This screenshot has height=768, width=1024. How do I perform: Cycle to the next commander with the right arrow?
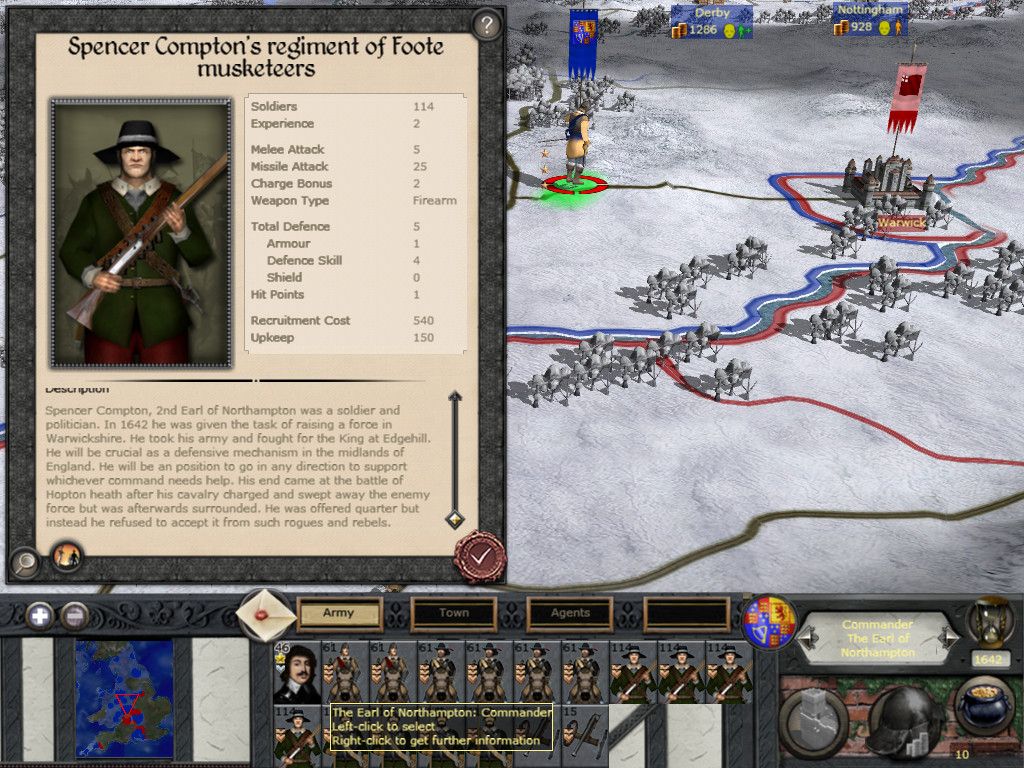[951, 635]
